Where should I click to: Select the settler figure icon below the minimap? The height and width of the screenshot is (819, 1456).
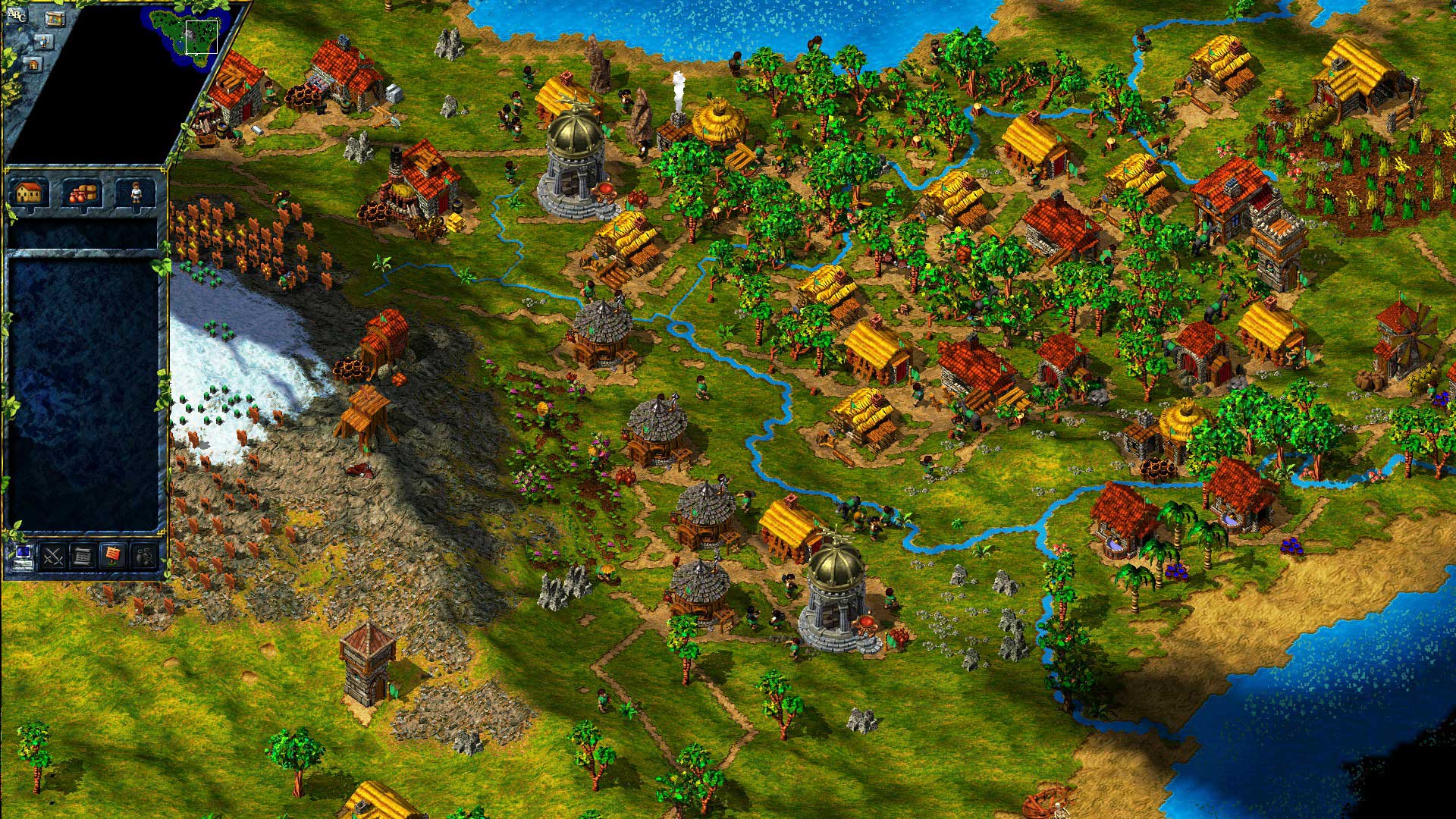point(44,42)
